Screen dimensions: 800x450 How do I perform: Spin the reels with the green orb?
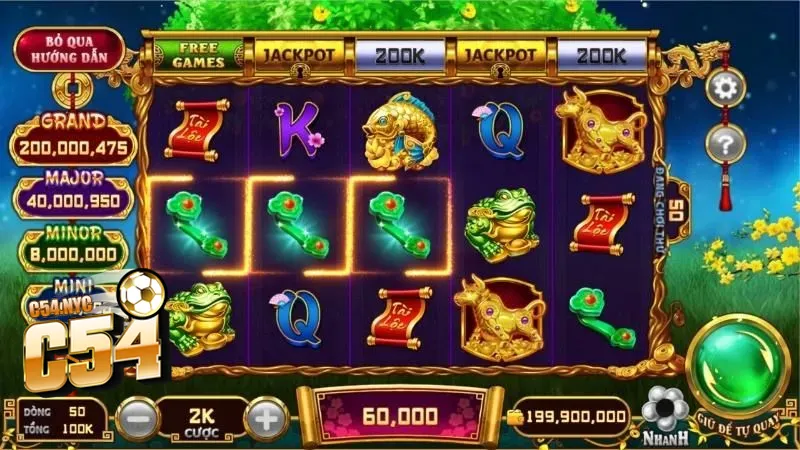coord(737,365)
